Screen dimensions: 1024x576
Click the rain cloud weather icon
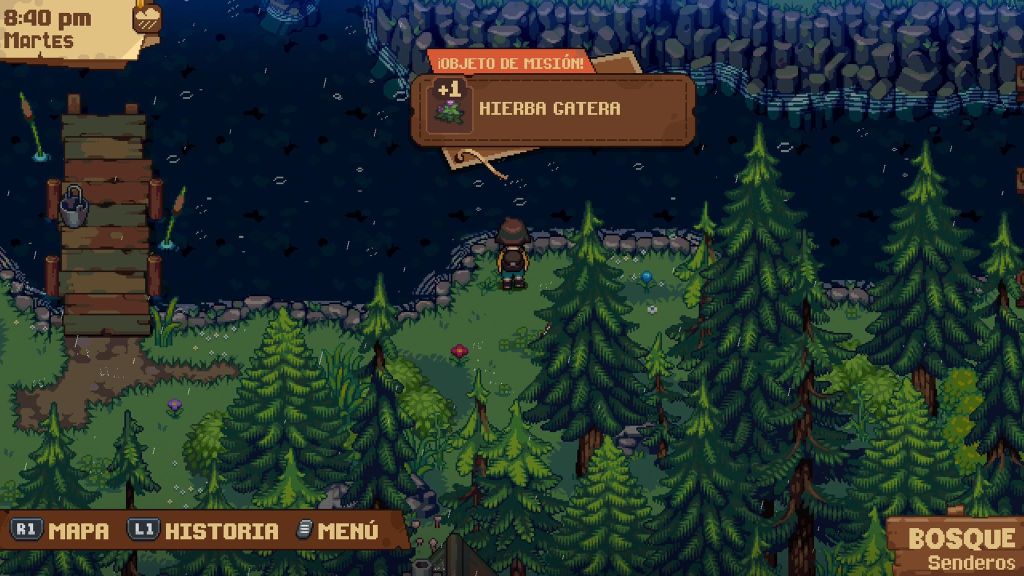pyautogui.click(x=148, y=17)
